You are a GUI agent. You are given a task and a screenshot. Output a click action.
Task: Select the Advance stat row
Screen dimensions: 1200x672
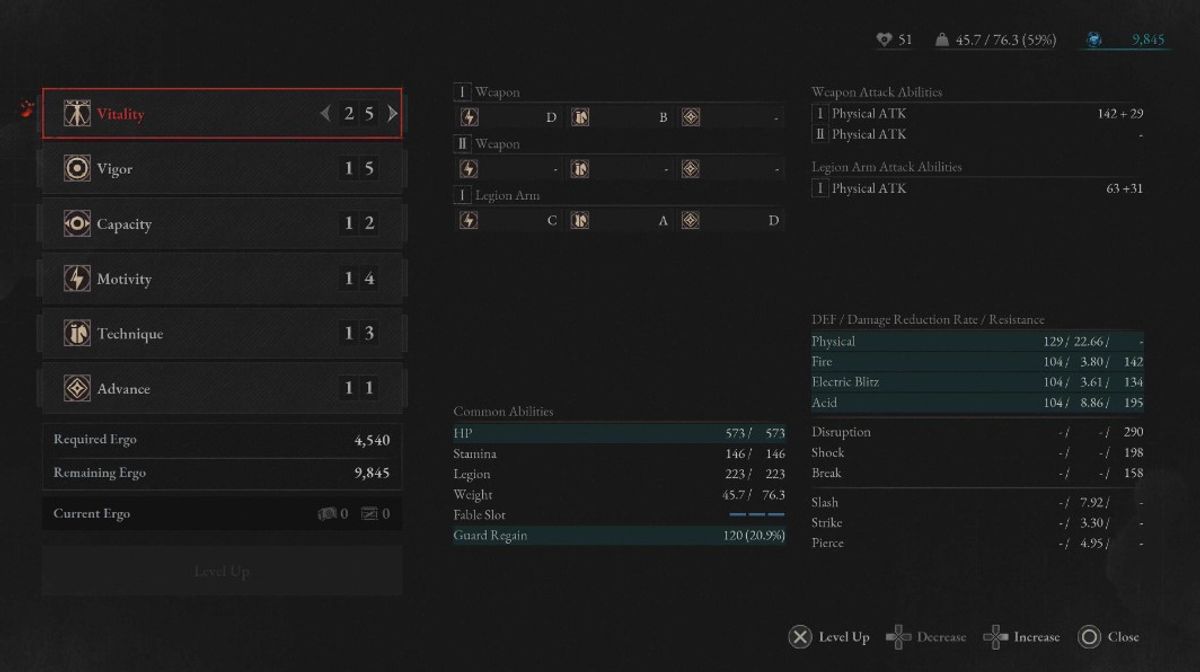click(x=222, y=389)
